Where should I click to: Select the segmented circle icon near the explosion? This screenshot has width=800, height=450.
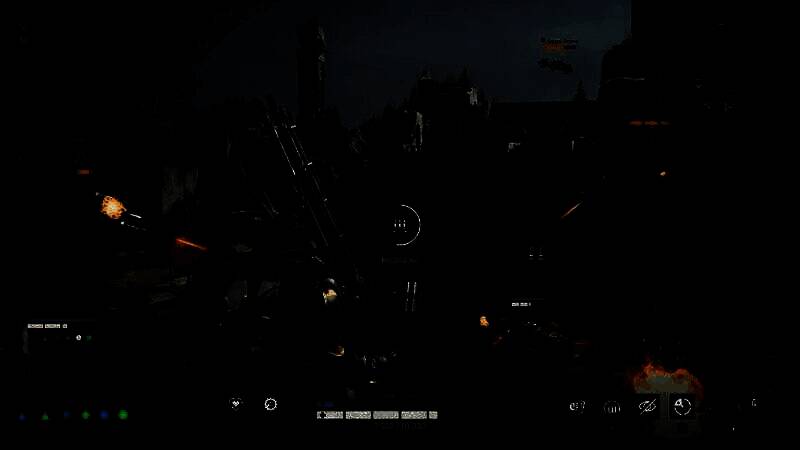(x=682, y=406)
